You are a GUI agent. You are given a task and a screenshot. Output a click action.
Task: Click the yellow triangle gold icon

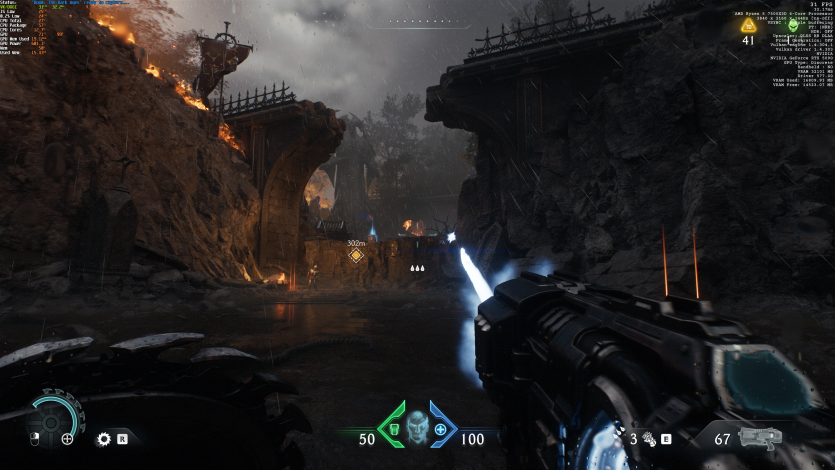(x=748, y=25)
